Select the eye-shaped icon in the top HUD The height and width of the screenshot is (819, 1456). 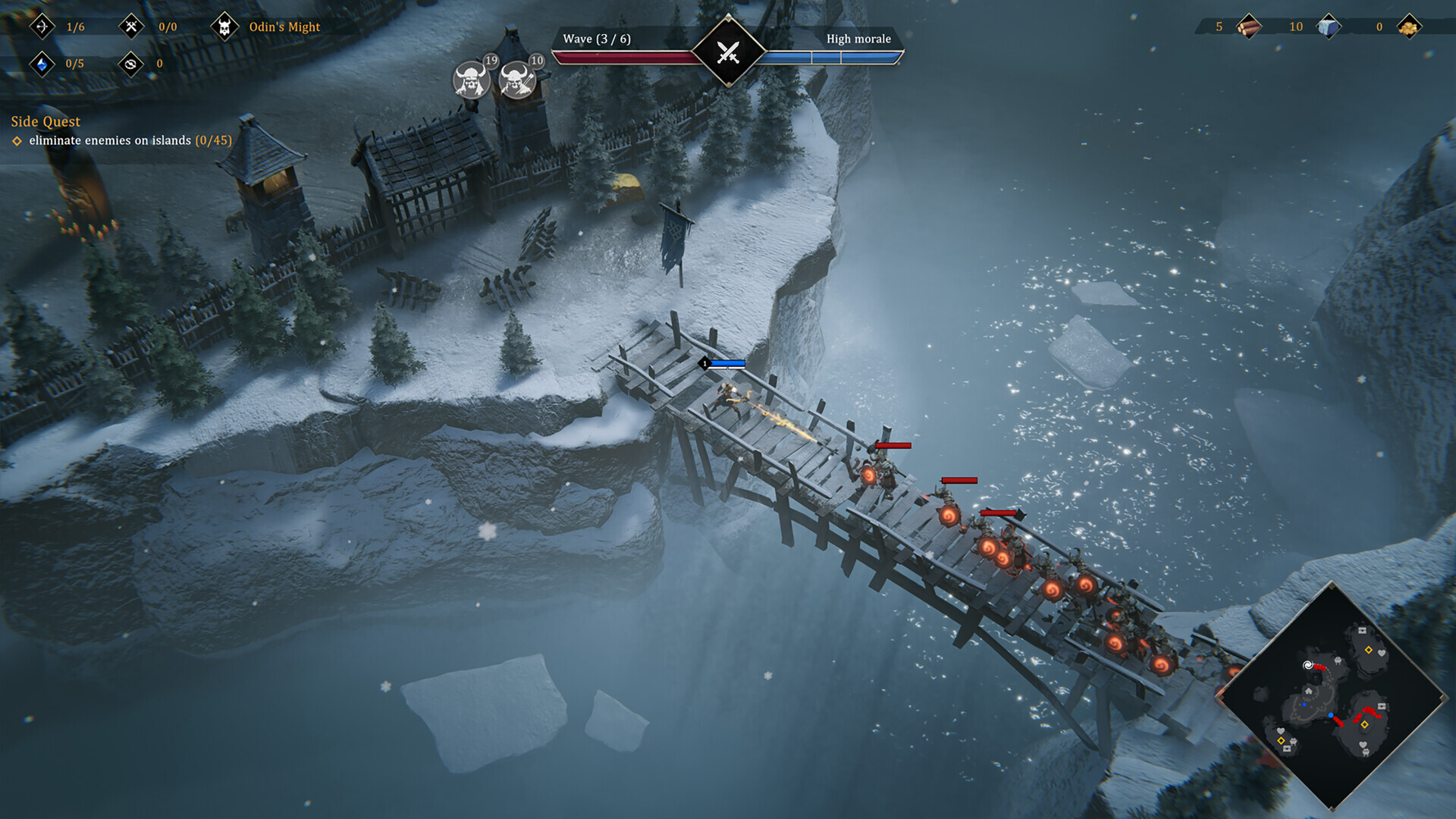pyautogui.click(x=131, y=64)
